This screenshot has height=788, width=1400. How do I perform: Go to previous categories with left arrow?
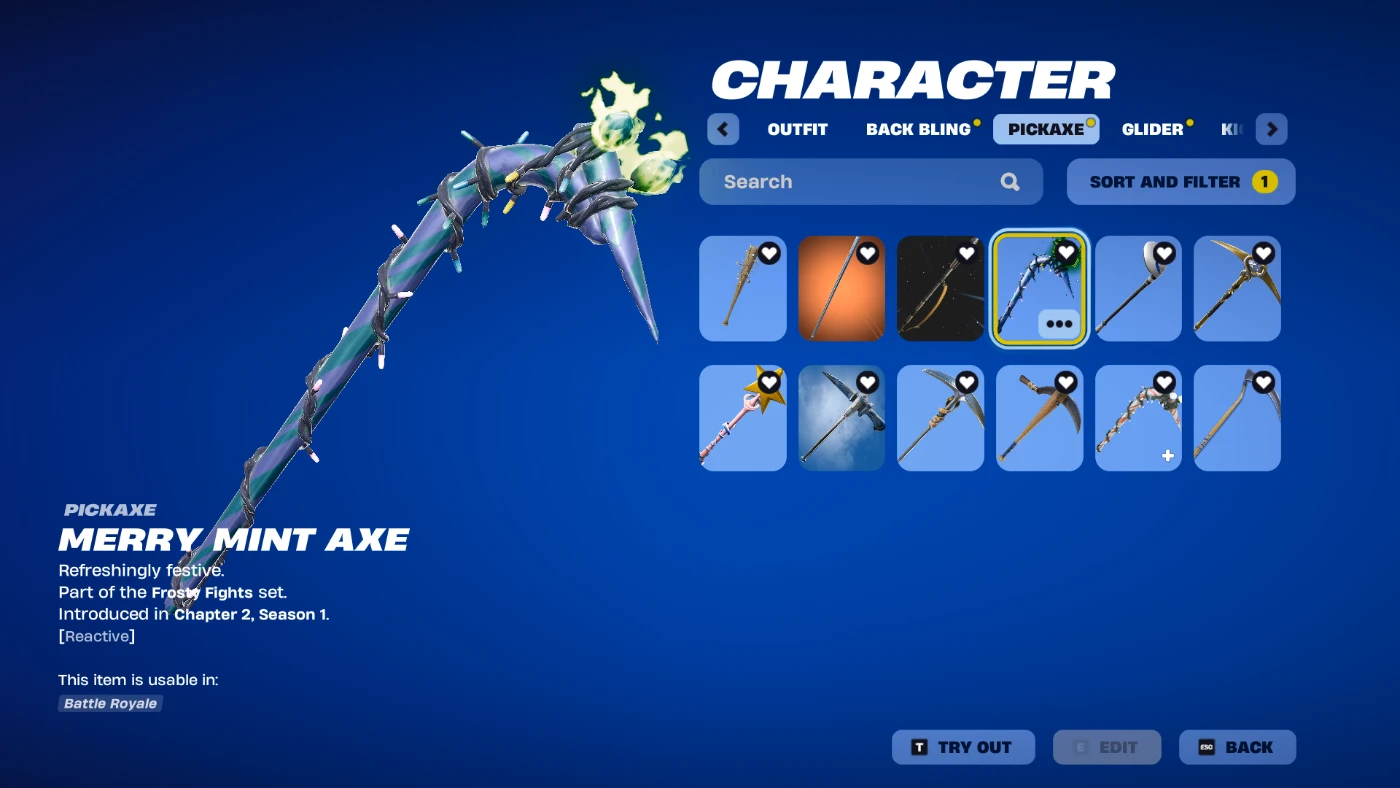[723, 129]
